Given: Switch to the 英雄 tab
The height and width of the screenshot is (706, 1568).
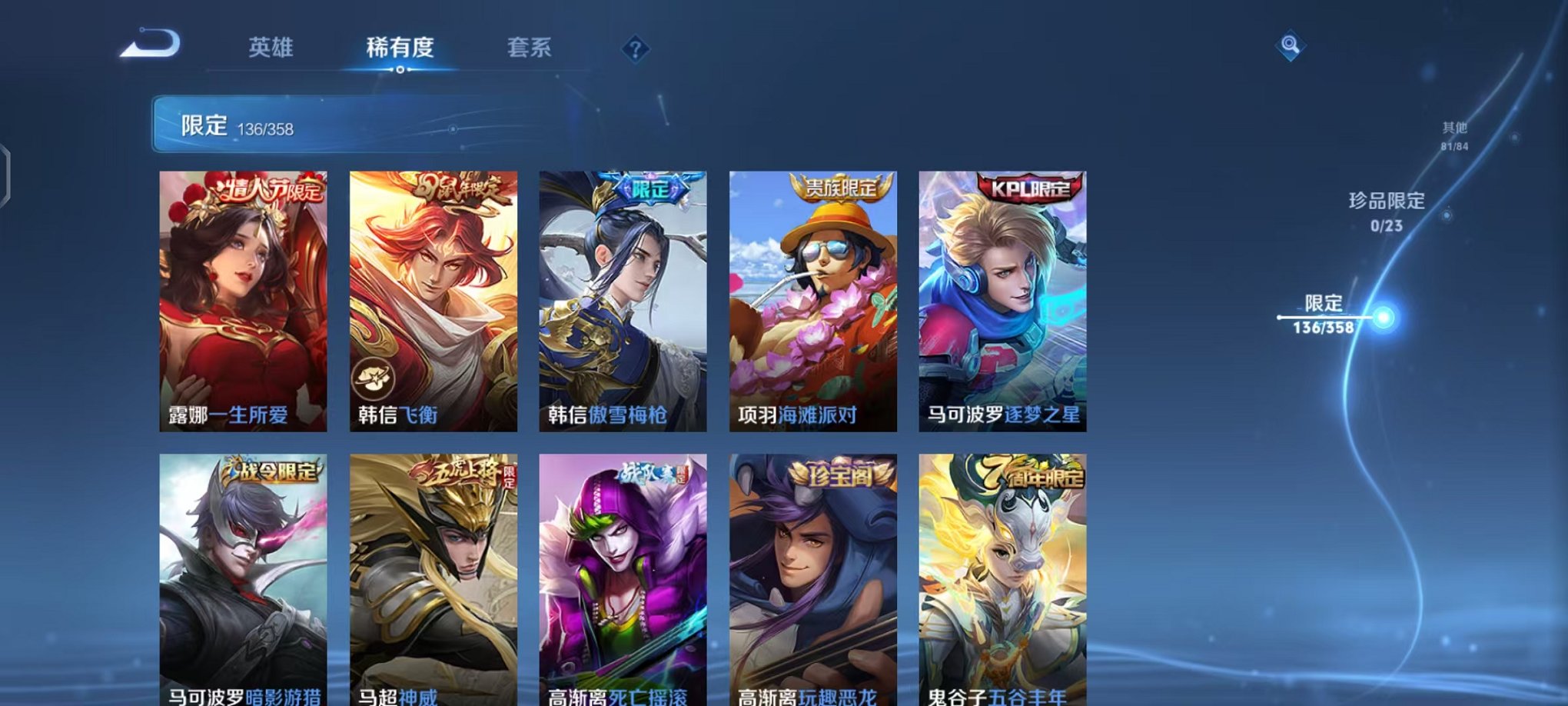Looking at the screenshot, I should [x=271, y=48].
